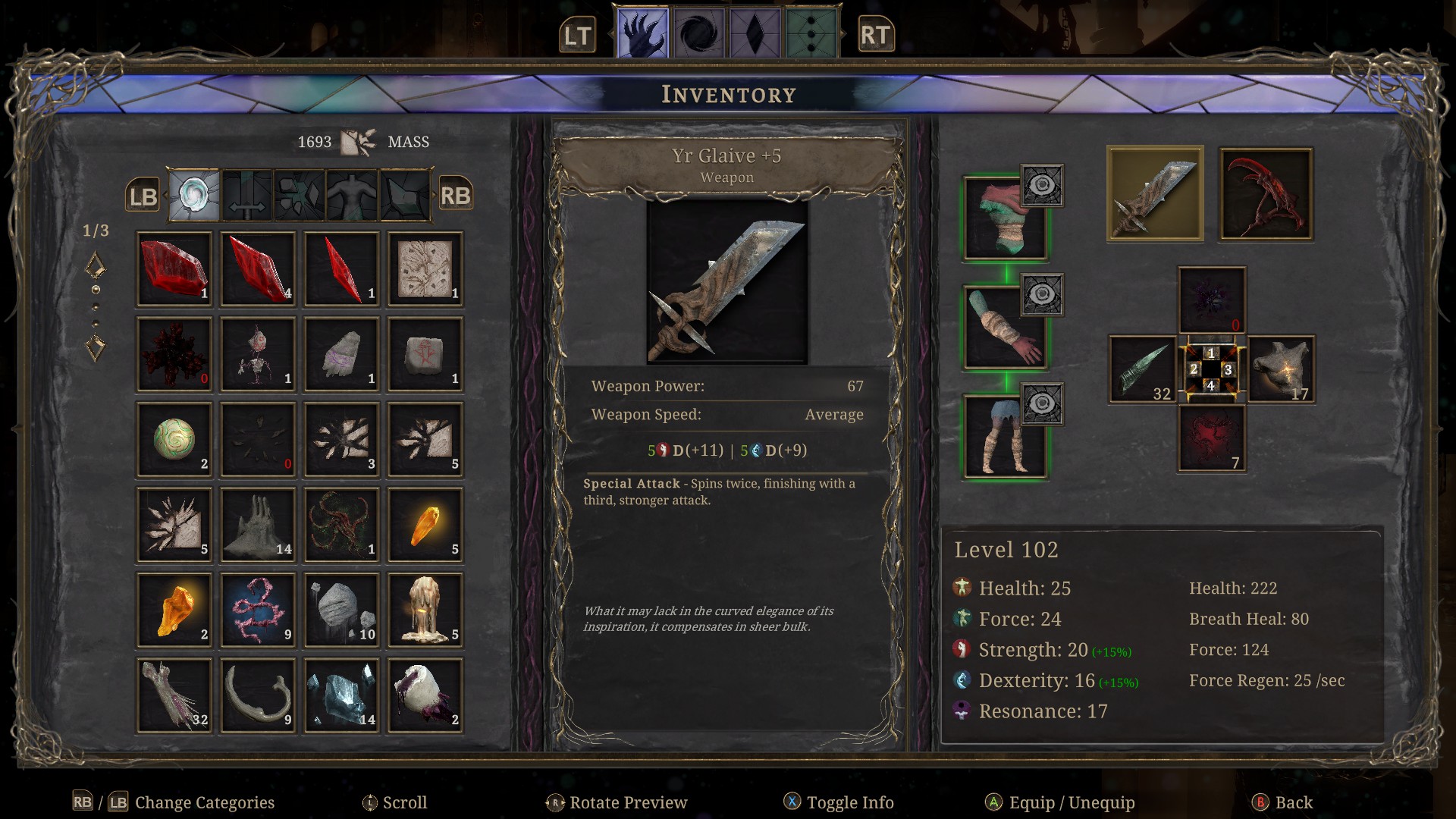The height and width of the screenshot is (819, 1456).
Task: Open the three-dots menu tab
Action: pos(811,34)
